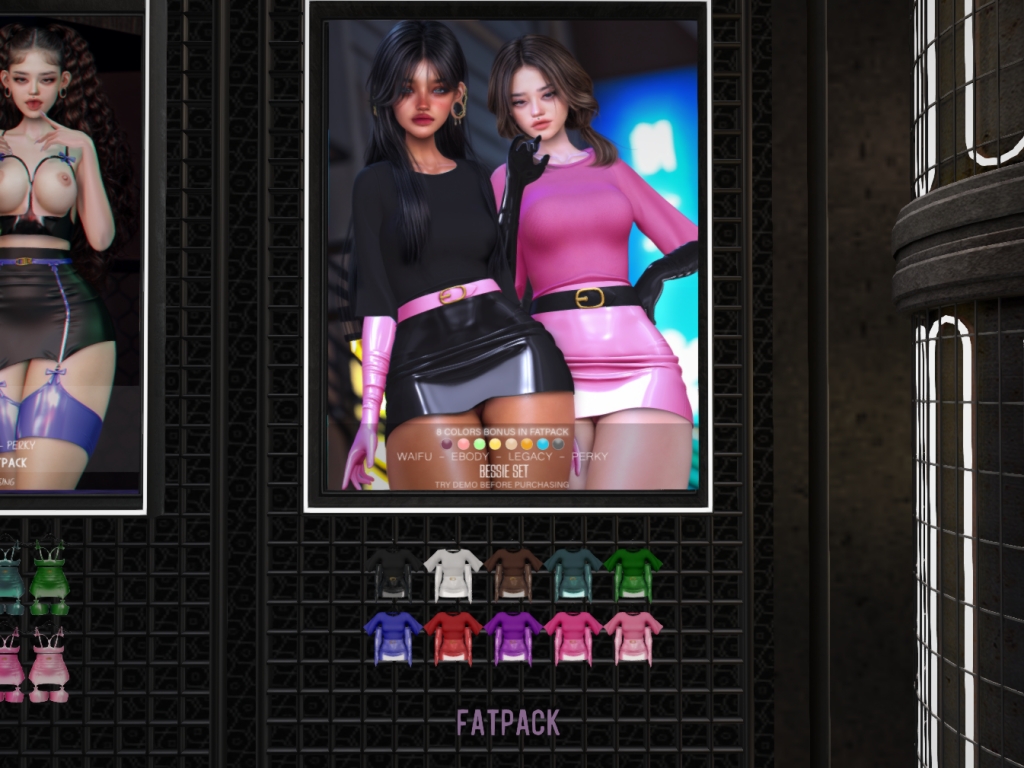Open the Bessie Set vendor poster
1024x768 pixels.
pos(508,255)
